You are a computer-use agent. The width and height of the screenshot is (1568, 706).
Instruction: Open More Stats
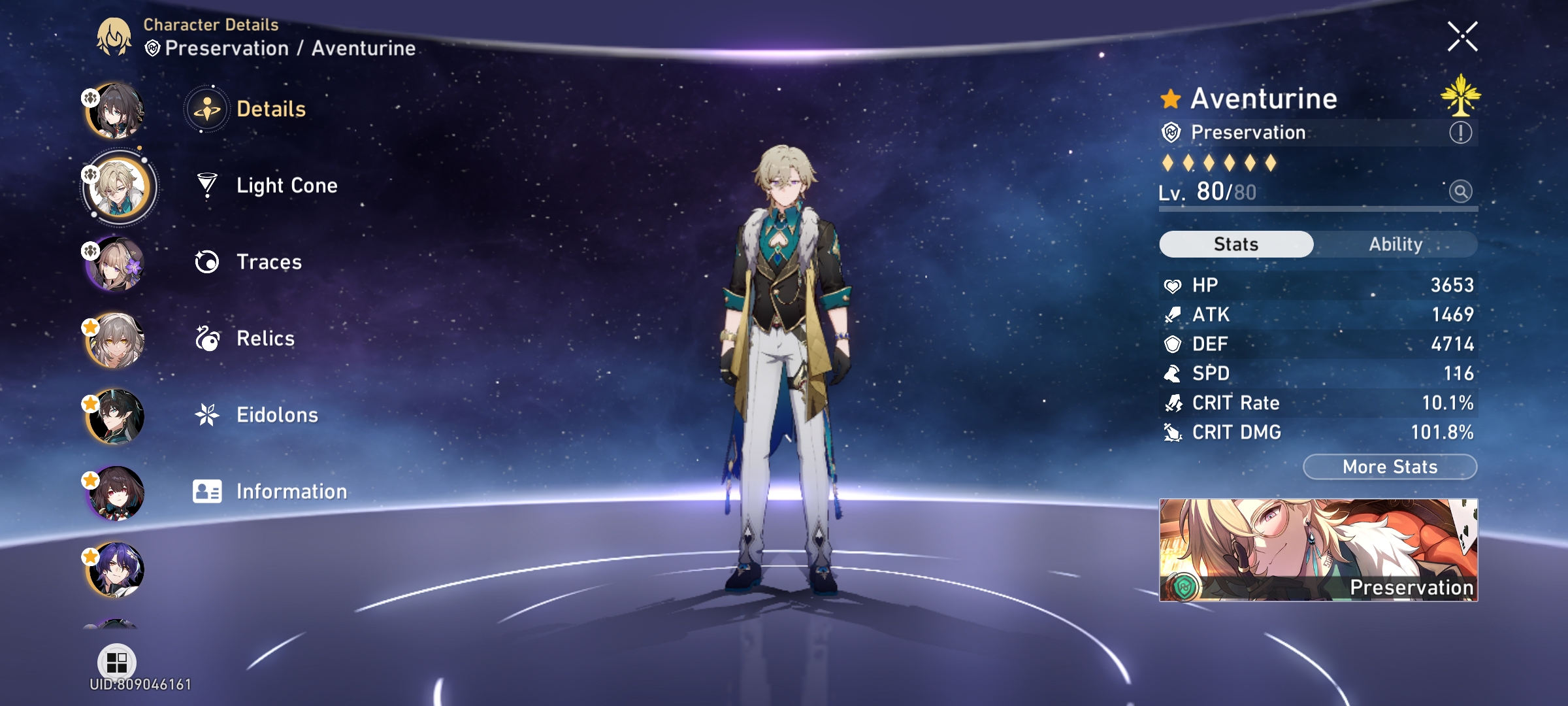(x=1388, y=466)
